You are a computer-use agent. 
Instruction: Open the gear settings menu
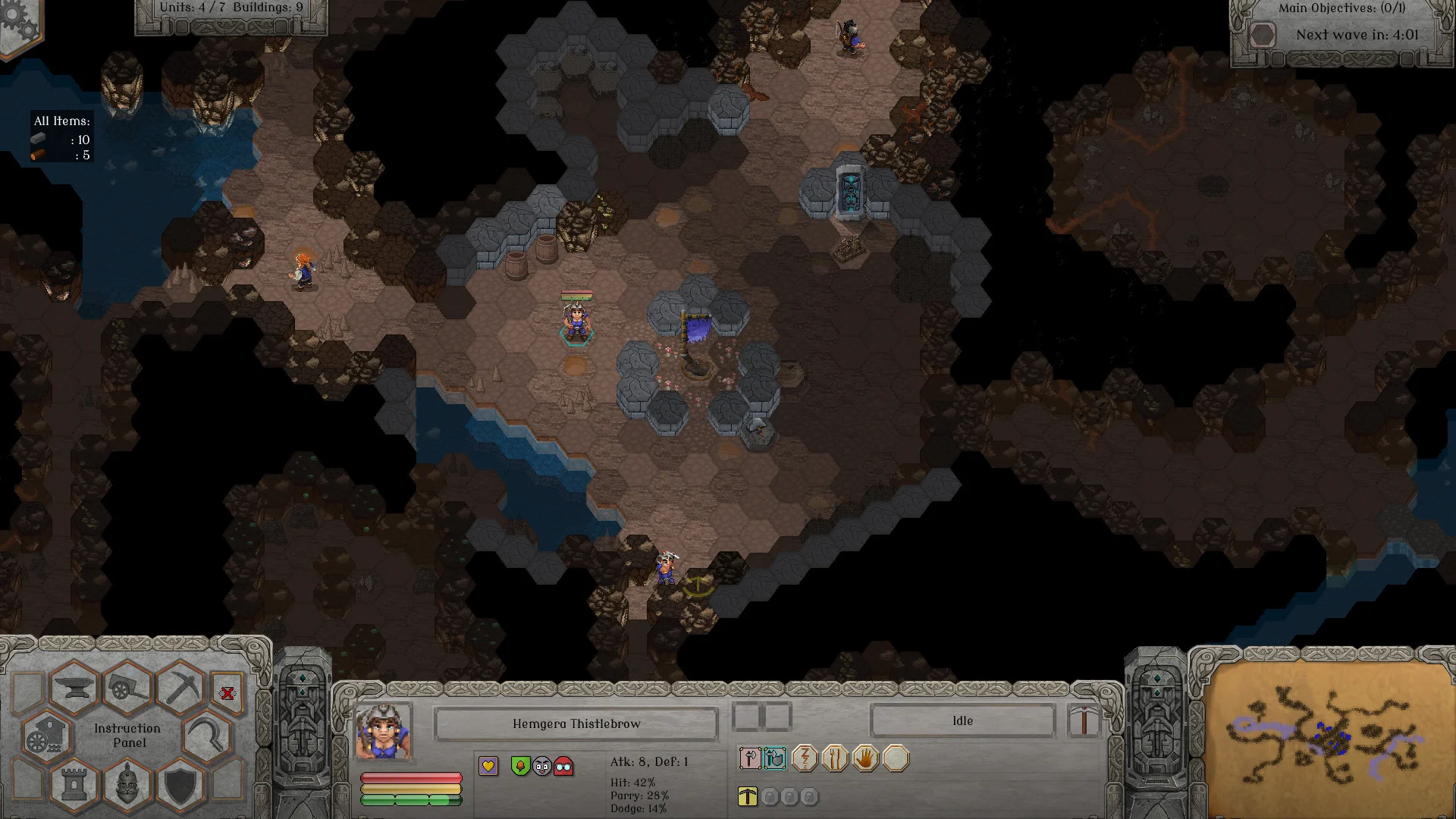tap(19, 23)
